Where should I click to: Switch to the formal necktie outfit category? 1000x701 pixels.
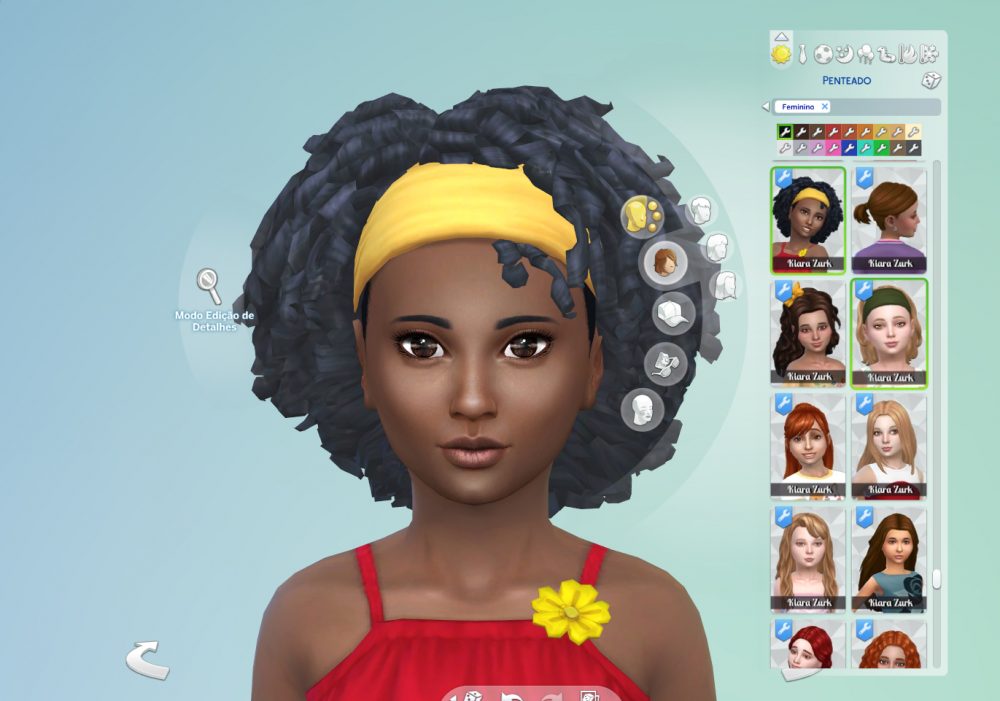tap(802, 53)
